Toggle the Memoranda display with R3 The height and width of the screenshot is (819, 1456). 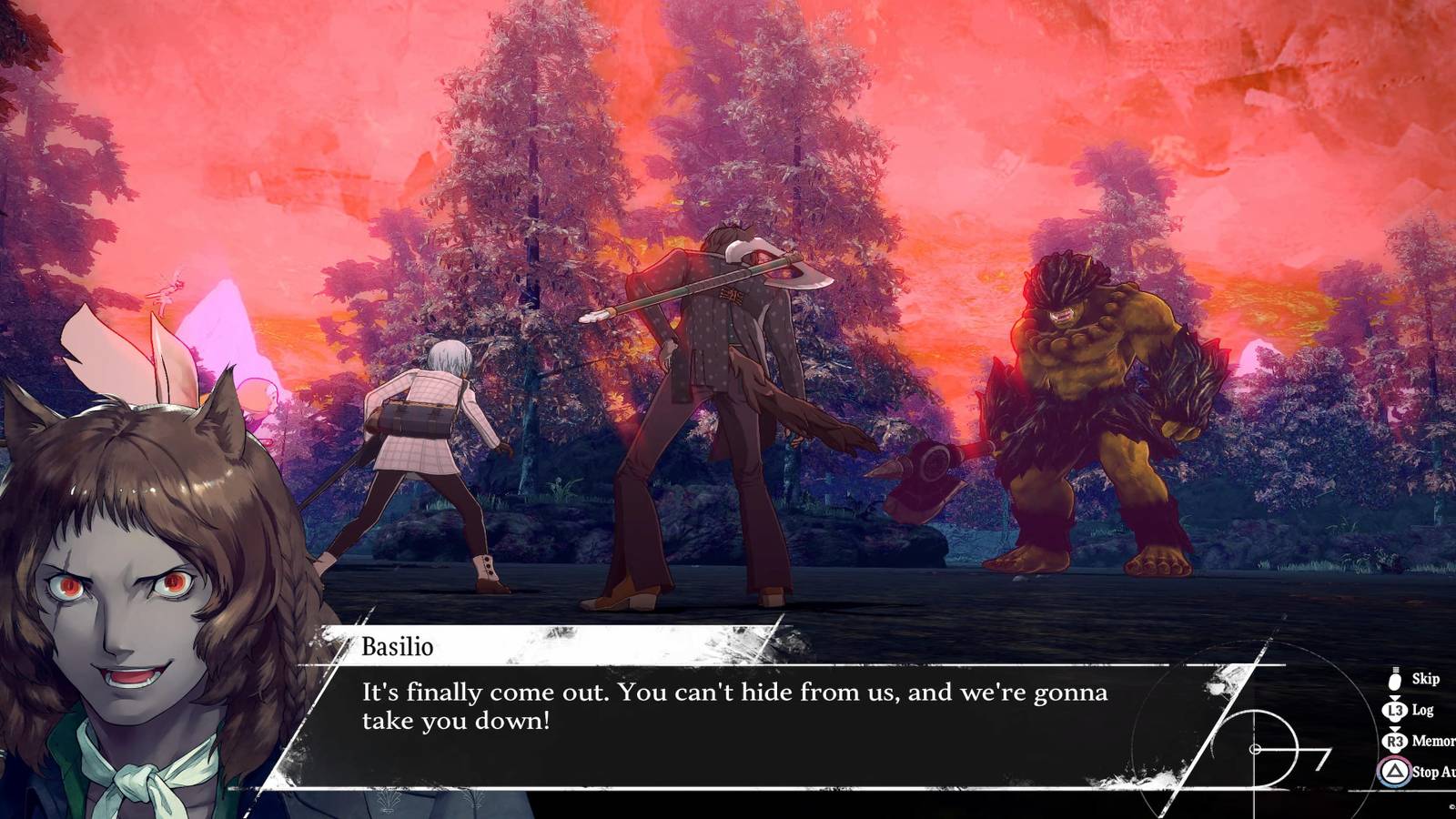point(1393,741)
